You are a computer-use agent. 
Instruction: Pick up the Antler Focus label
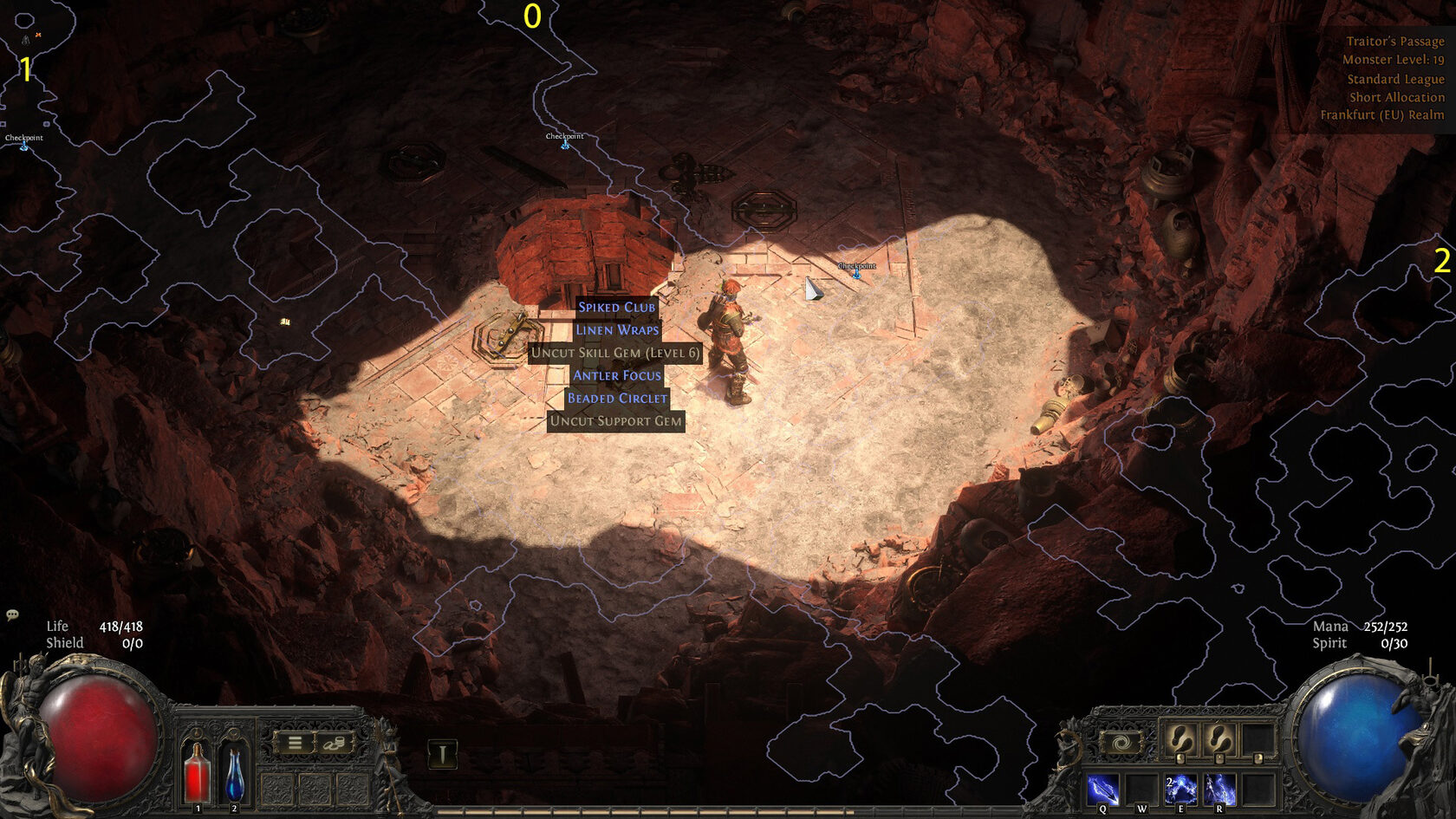coord(616,375)
